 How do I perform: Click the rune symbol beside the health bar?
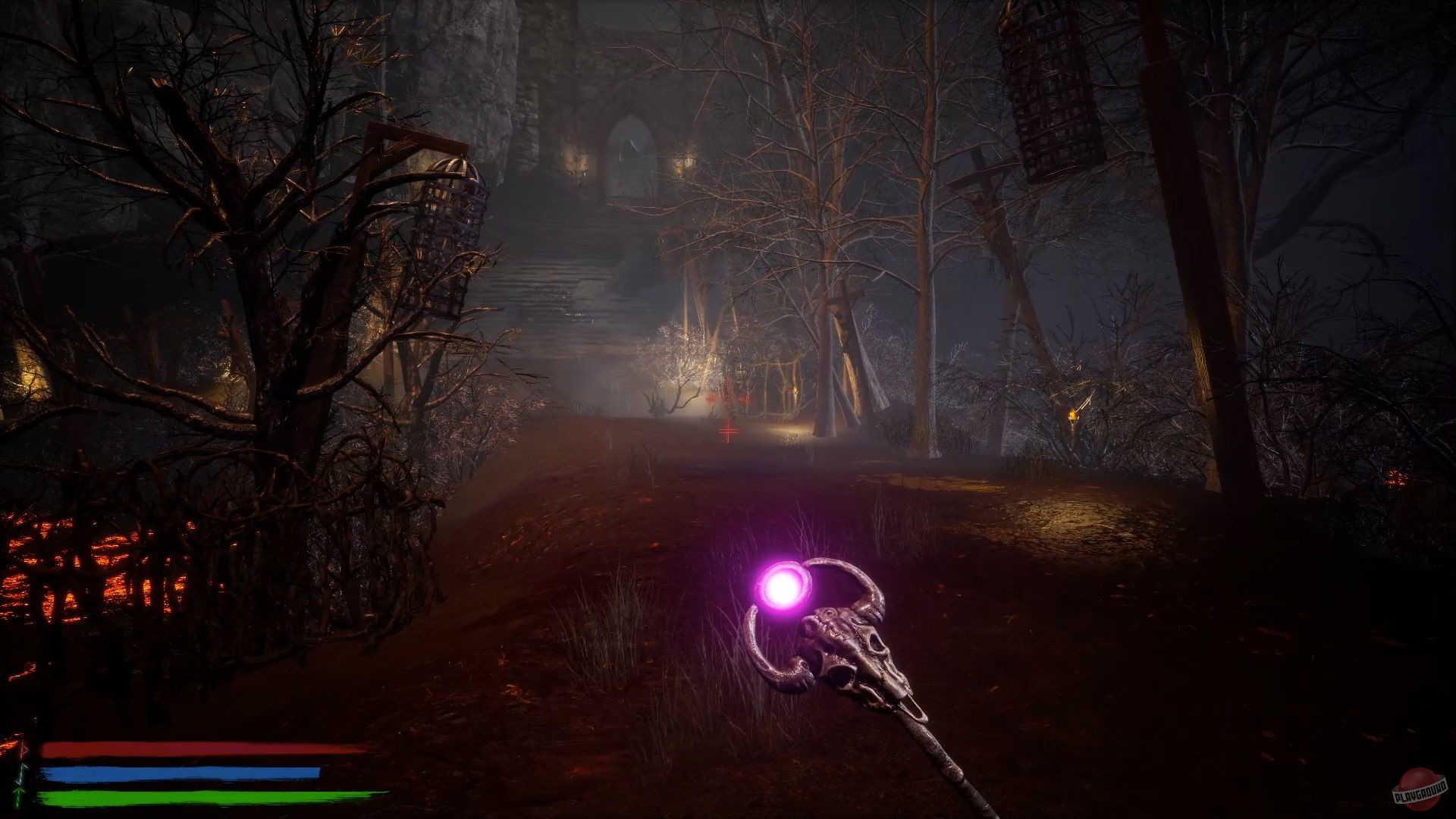click(24, 749)
